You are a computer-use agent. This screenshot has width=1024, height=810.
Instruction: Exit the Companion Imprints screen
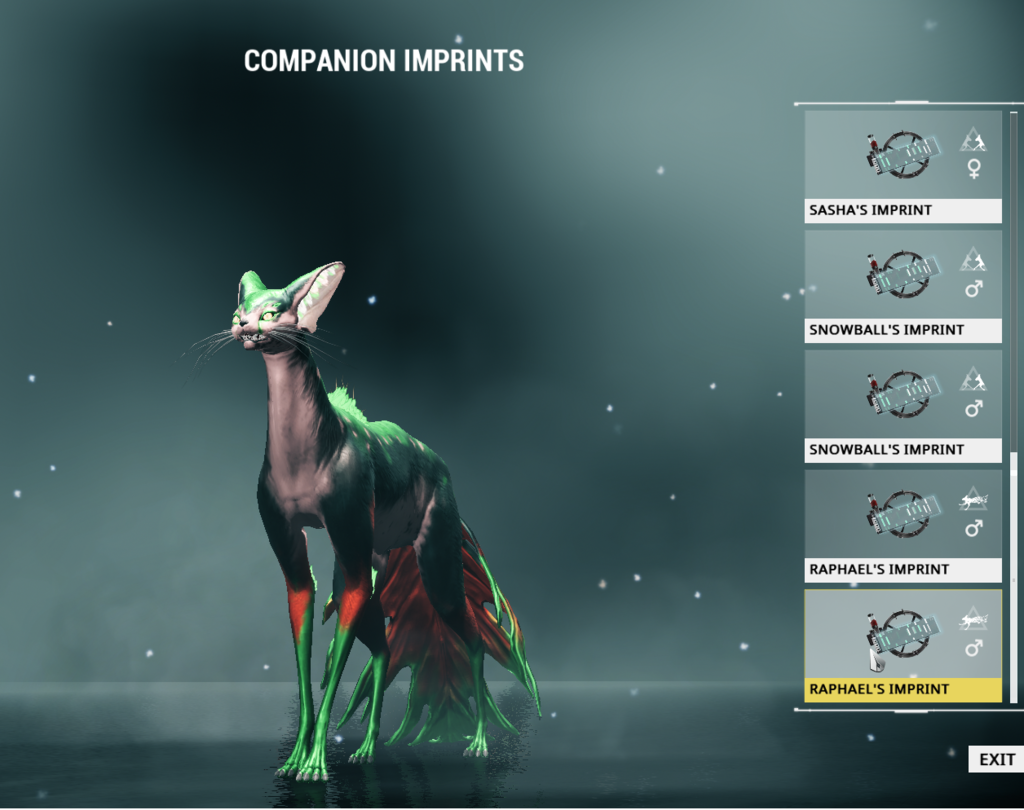click(x=996, y=760)
